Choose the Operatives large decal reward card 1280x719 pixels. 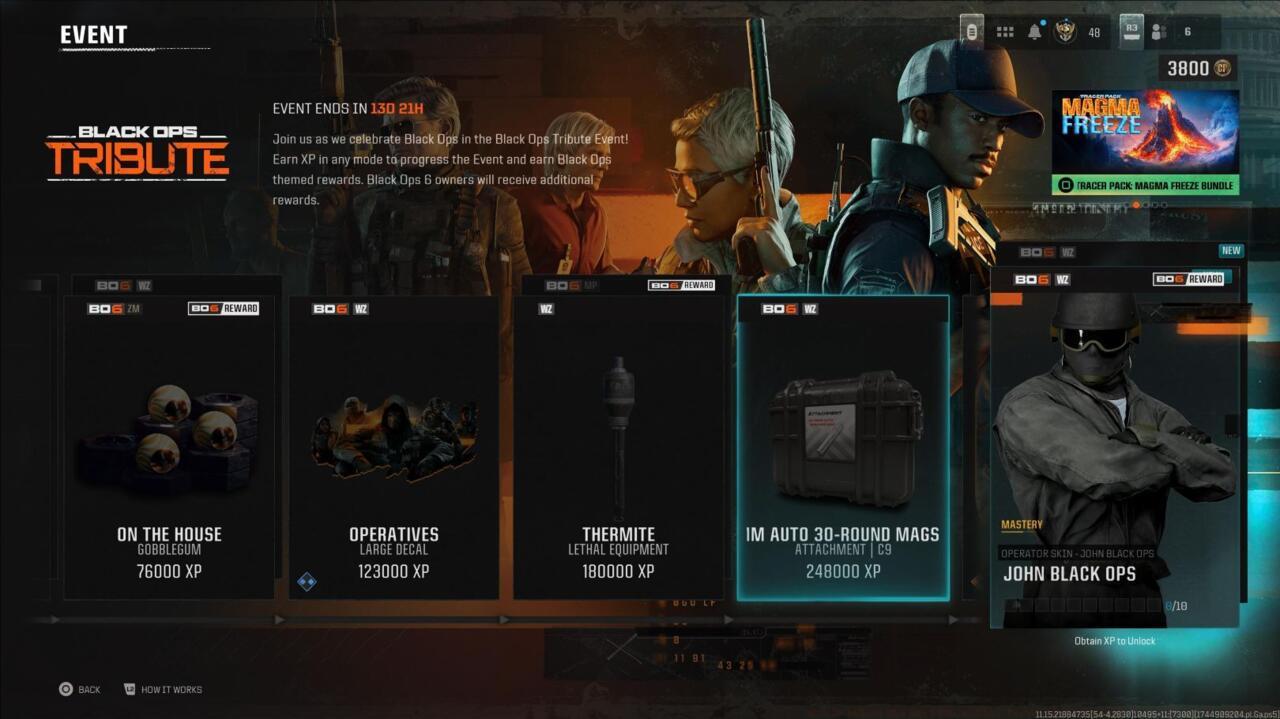(393, 447)
